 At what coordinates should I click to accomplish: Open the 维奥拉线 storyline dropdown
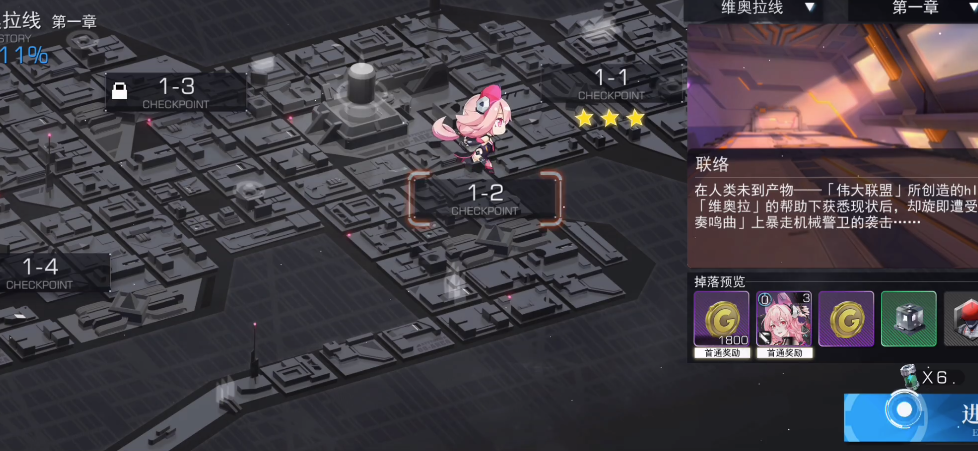pos(767,8)
